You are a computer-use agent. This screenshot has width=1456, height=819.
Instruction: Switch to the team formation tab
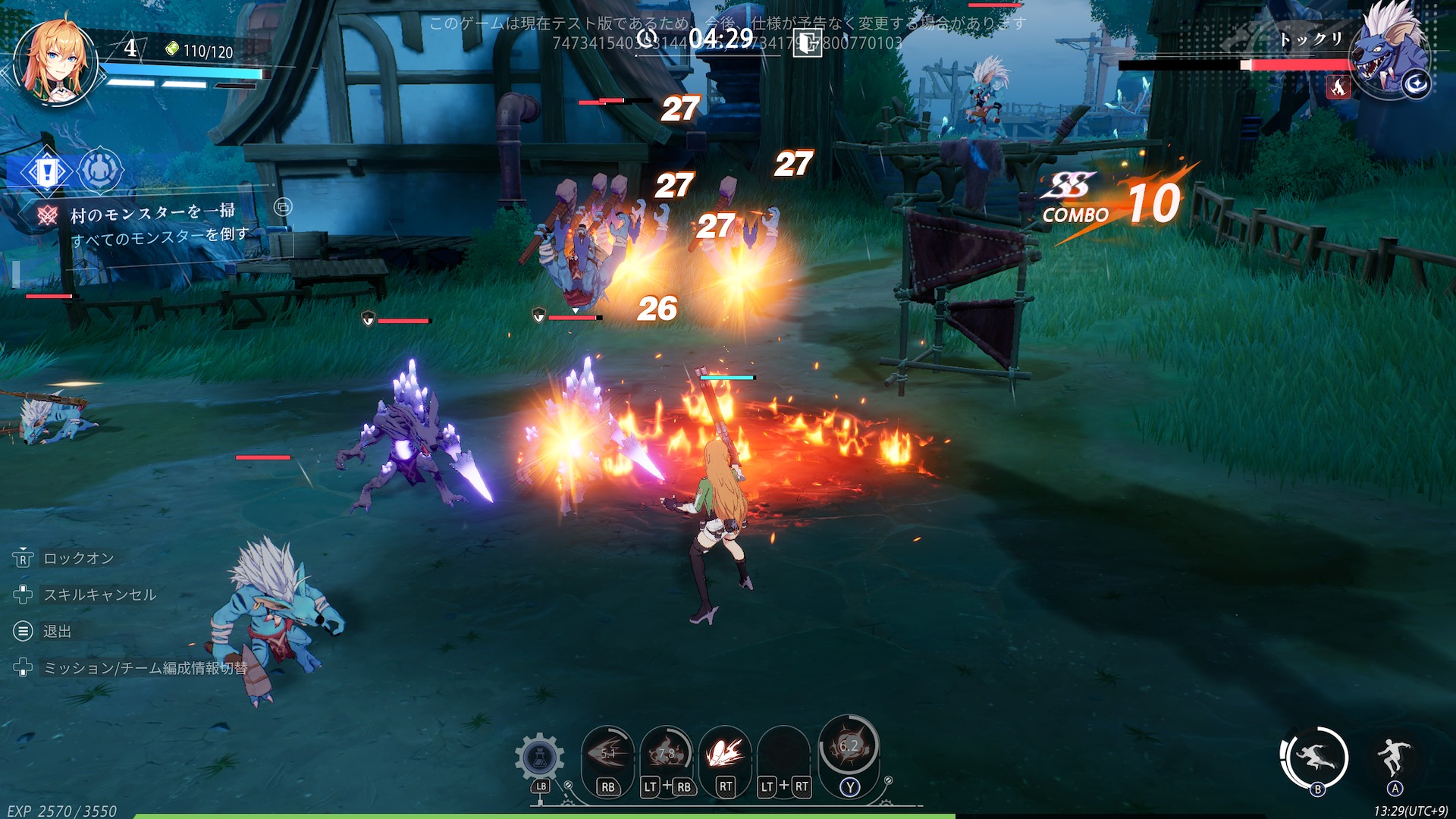pyautogui.click(x=99, y=170)
